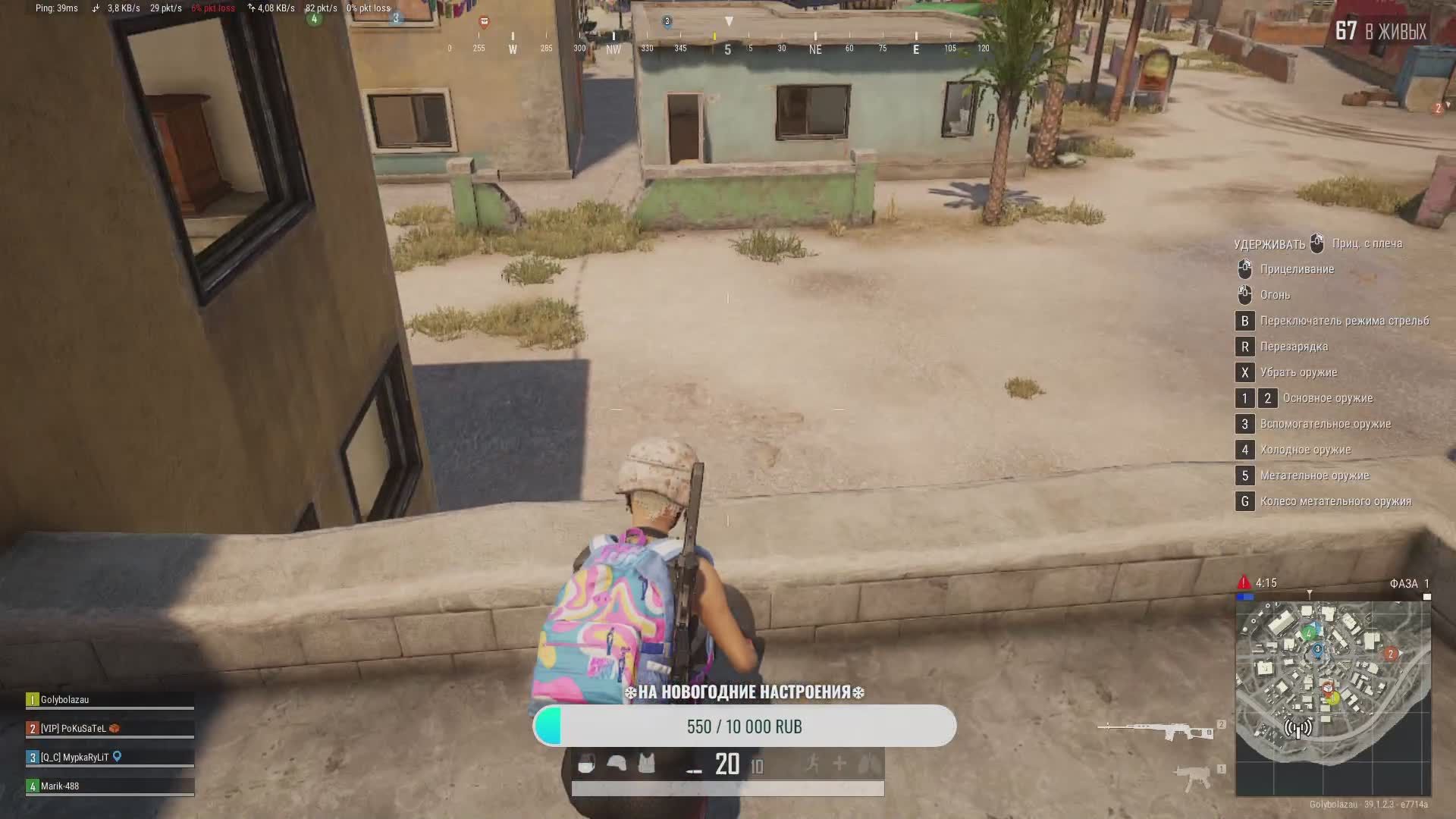Screen dimensions: 1456x819
Task: Open the minimap
Action: point(1333,698)
